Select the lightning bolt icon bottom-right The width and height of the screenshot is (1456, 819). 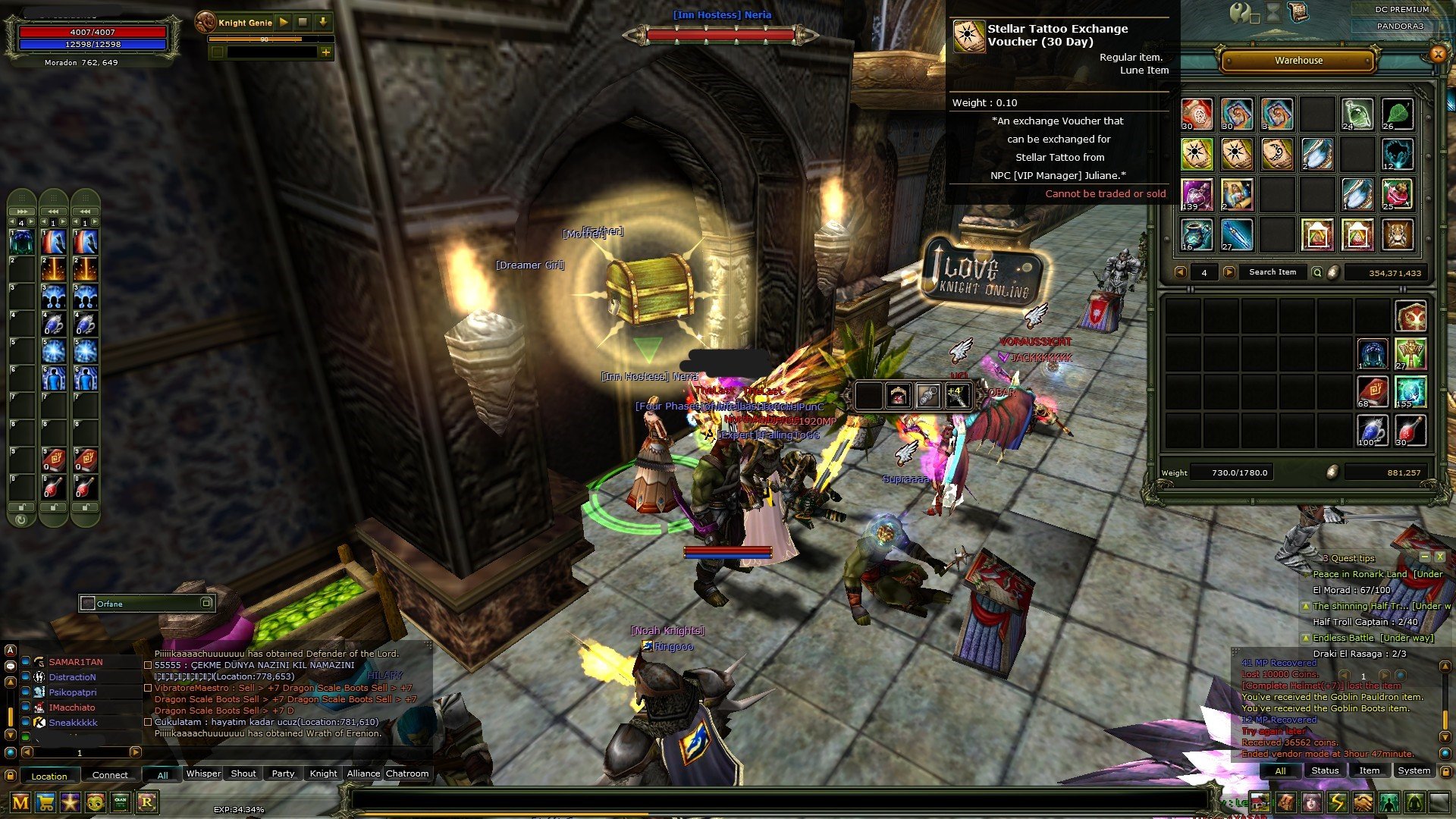1337,802
